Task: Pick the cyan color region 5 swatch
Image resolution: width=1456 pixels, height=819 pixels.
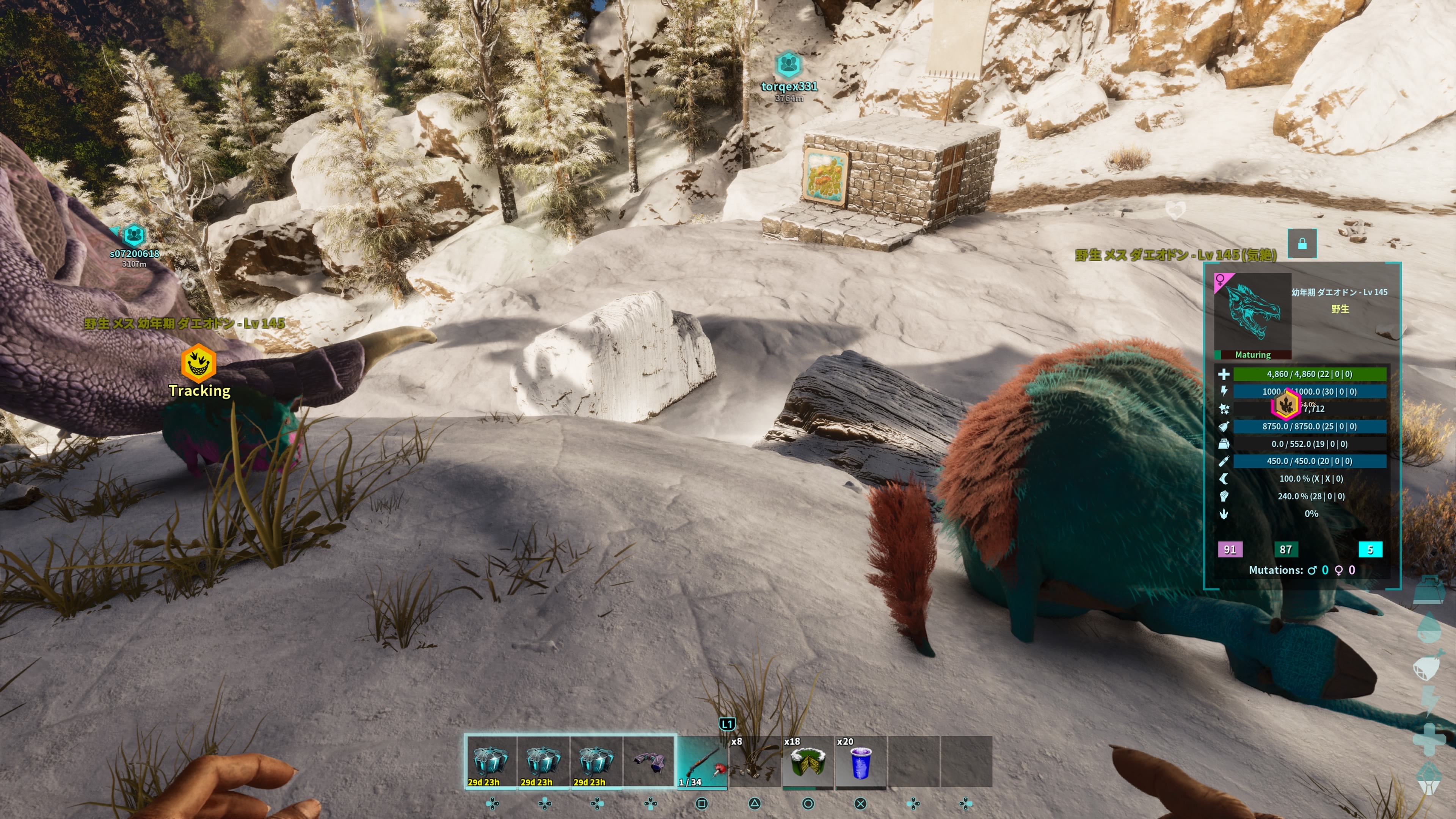Action: [x=1370, y=549]
